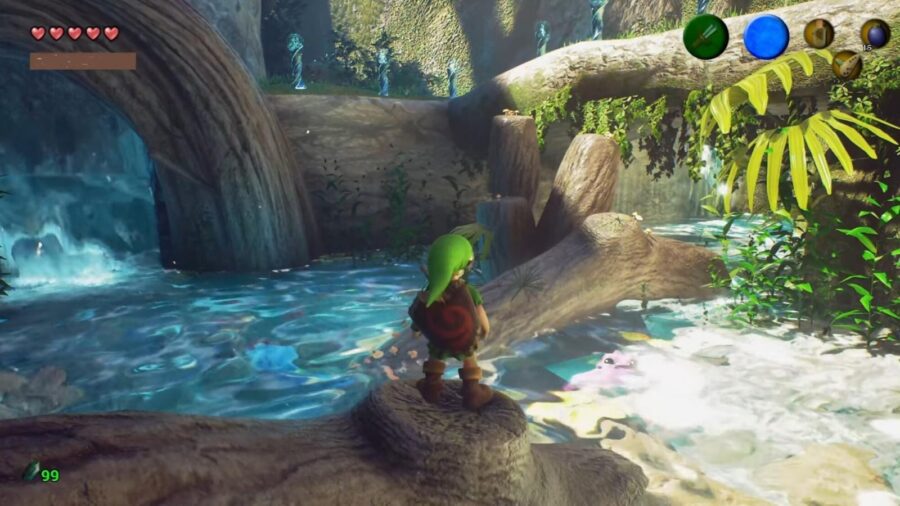The width and height of the screenshot is (900, 506).
Task: Use the bomb item slot
Action: point(875,33)
